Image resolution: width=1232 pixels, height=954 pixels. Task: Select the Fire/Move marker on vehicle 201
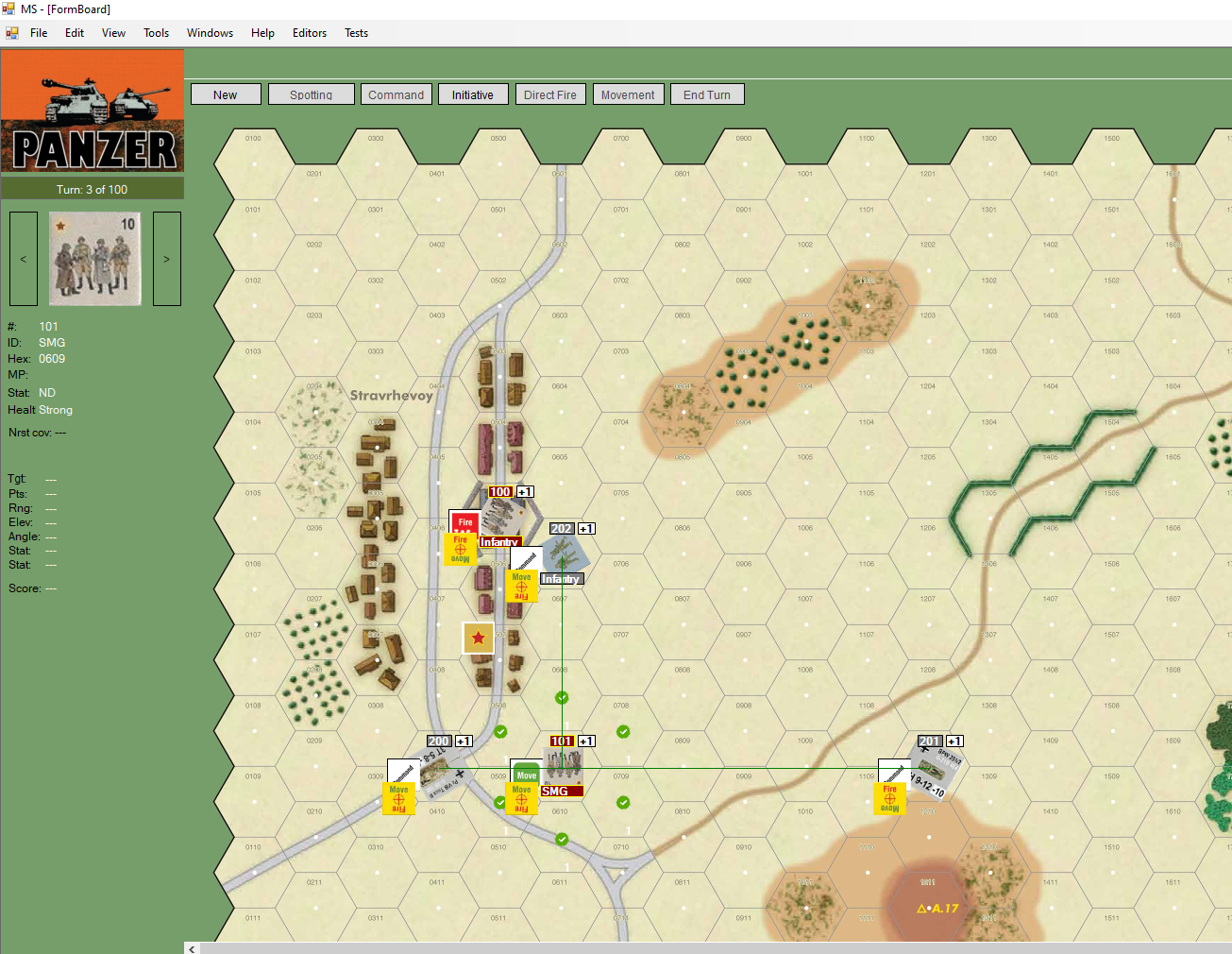point(890,799)
